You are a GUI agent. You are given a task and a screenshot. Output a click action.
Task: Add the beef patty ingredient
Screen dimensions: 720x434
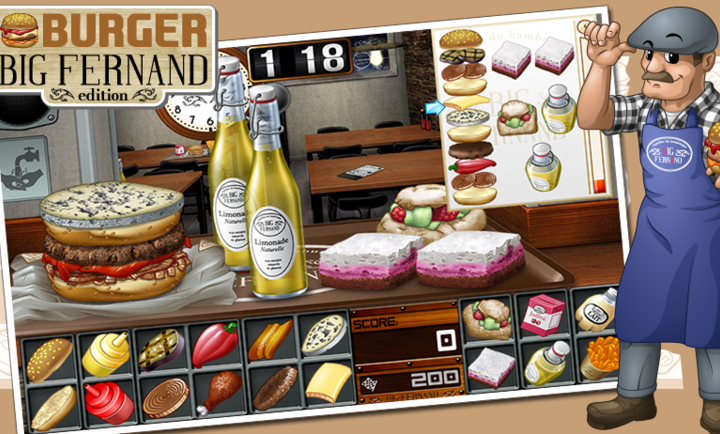(274, 387)
